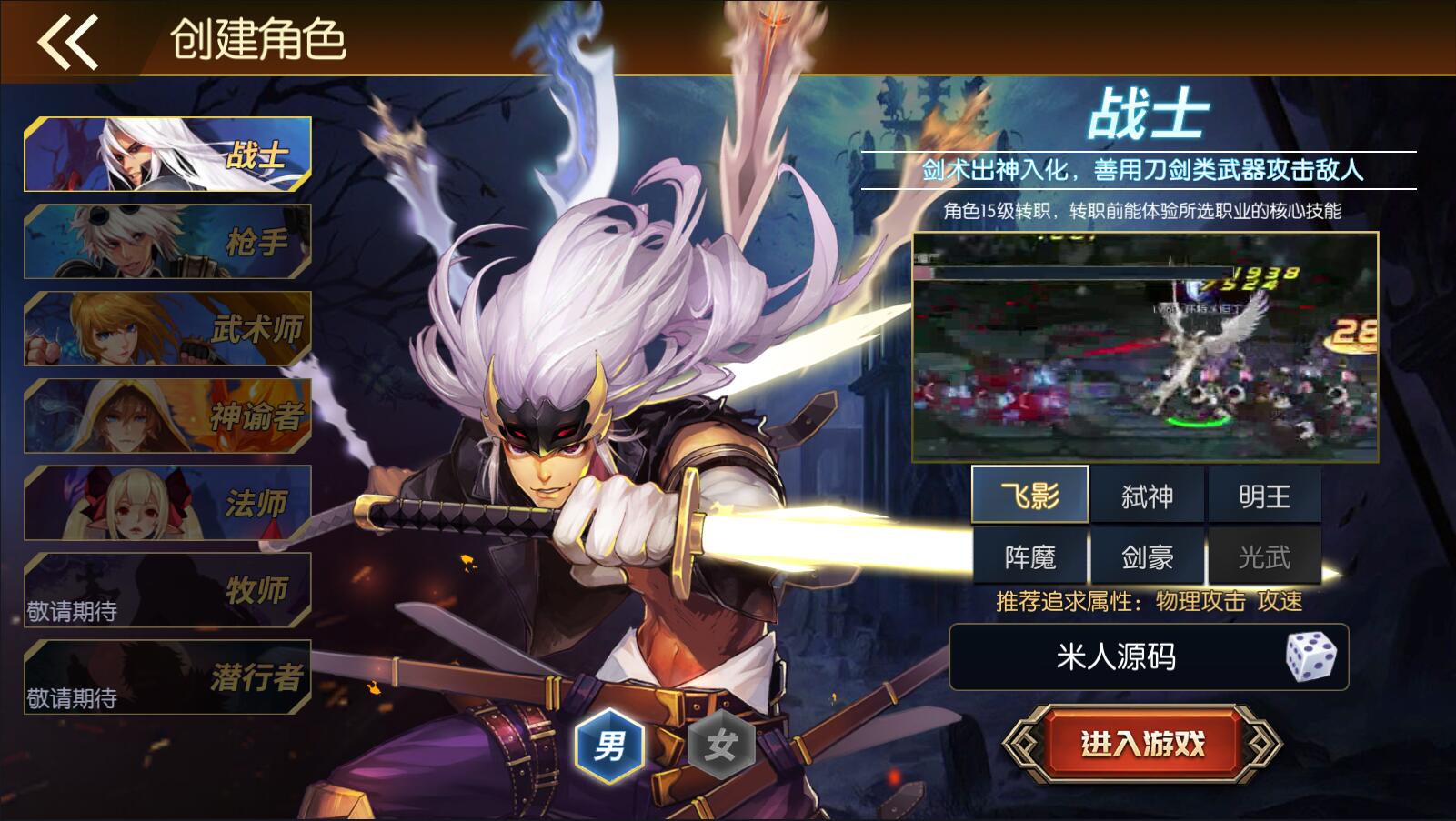Viewport: 1456px width, 821px height.
Task: Choose the 枪手 gunner class
Action: click(x=168, y=241)
